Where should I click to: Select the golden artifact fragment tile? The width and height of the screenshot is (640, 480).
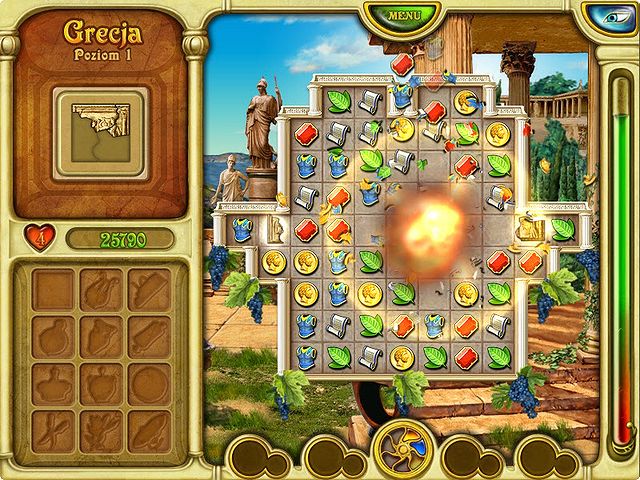point(528,230)
